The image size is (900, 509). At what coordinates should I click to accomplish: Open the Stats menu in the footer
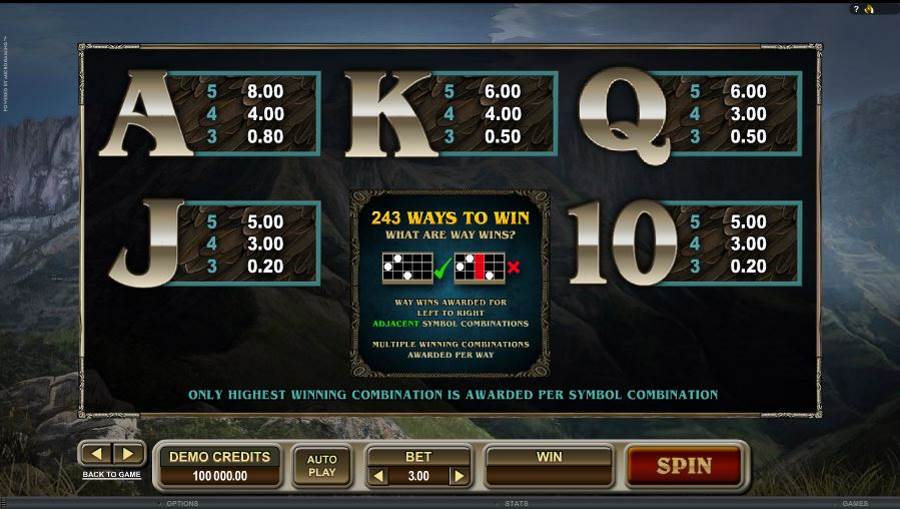pyautogui.click(x=516, y=504)
